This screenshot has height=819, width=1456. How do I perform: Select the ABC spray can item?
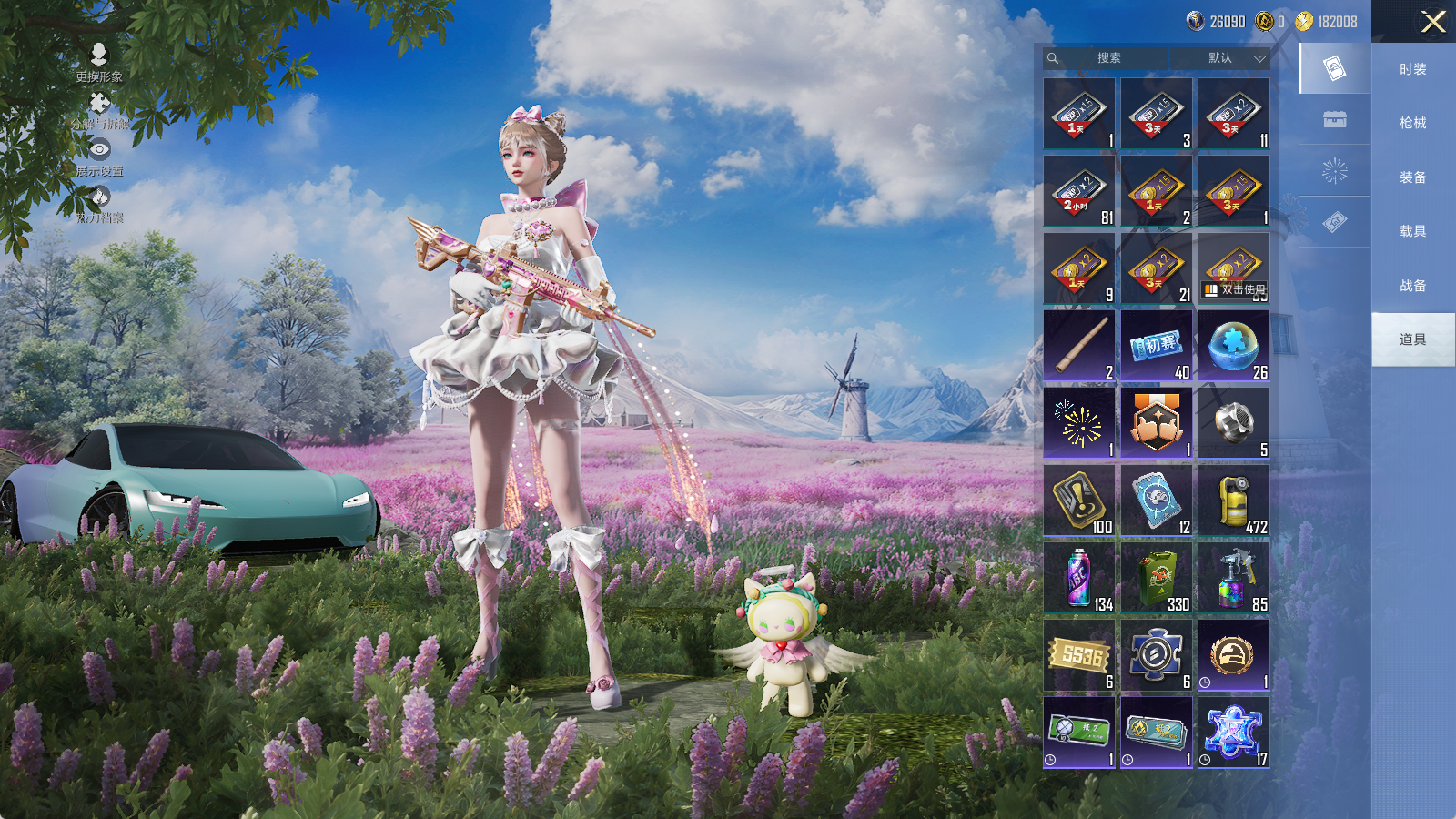point(1079,578)
